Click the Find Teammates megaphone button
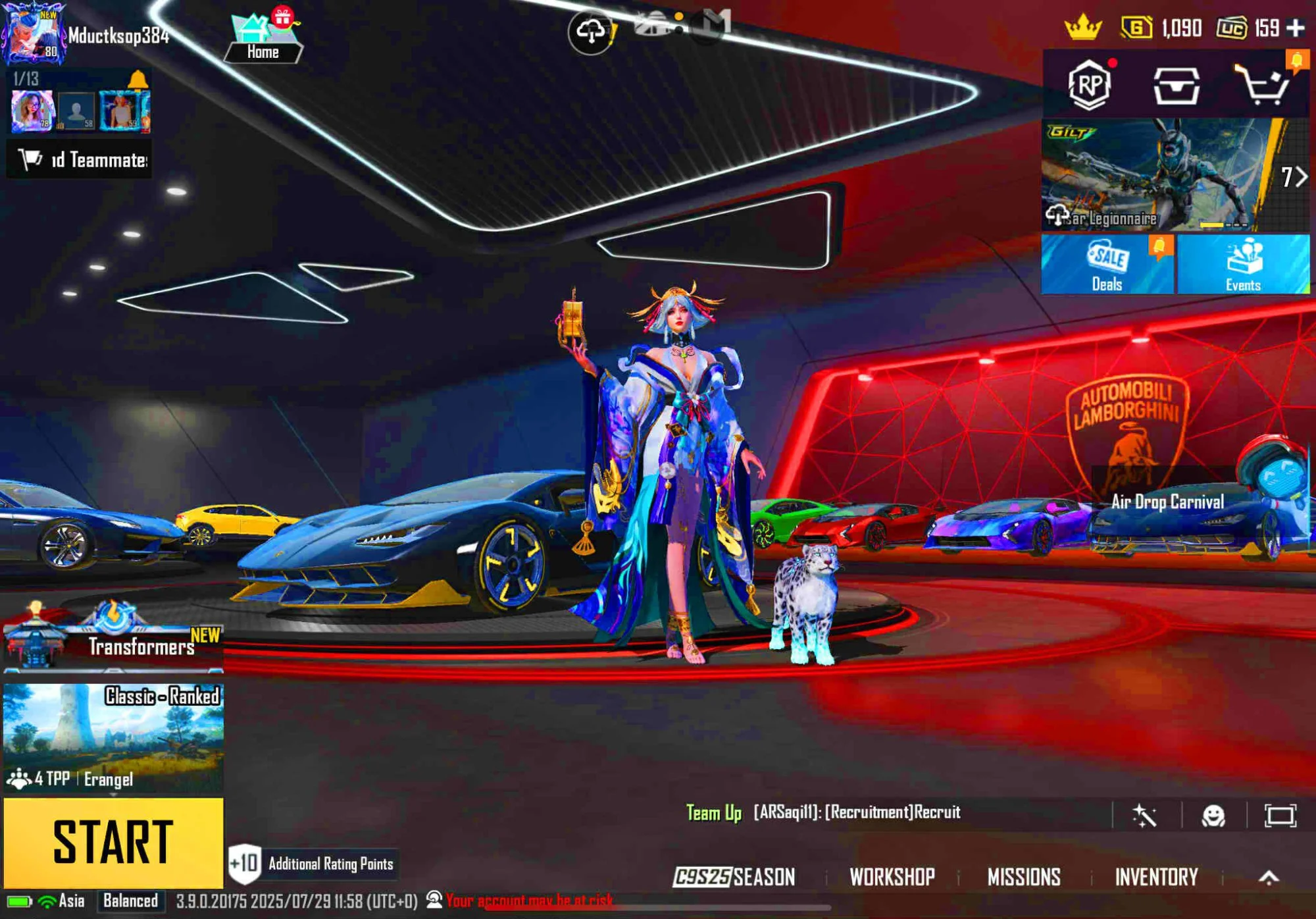This screenshot has width=1316, height=919. click(x=80, y=160)
